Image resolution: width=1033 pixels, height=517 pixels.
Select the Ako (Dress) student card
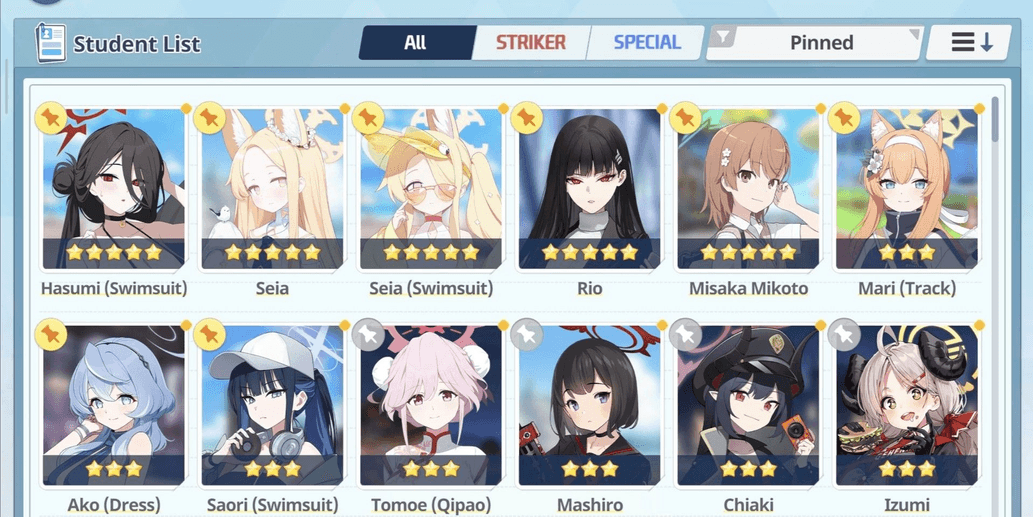coord(114,407)
